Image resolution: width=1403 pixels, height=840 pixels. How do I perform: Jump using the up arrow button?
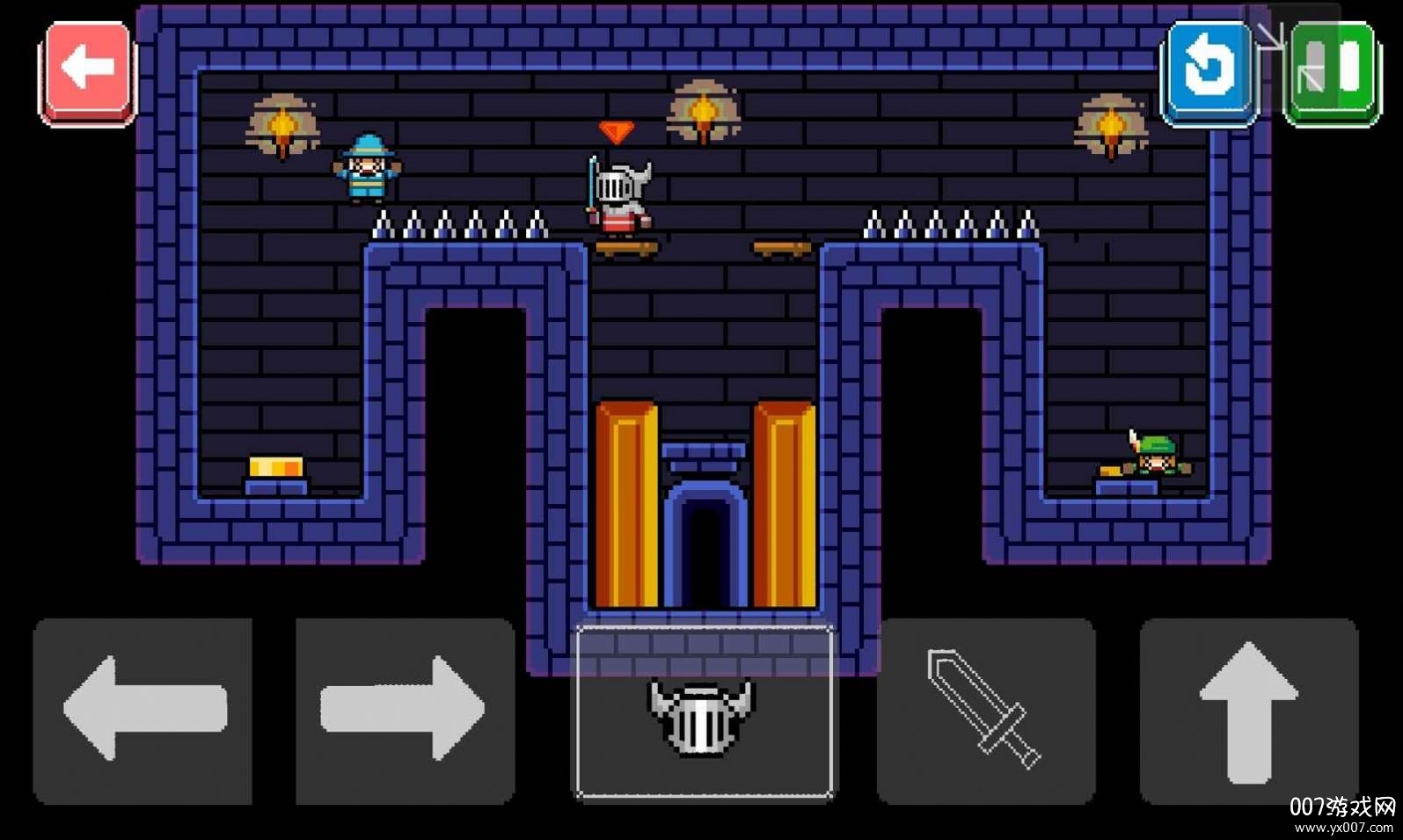pos(1248,711)
